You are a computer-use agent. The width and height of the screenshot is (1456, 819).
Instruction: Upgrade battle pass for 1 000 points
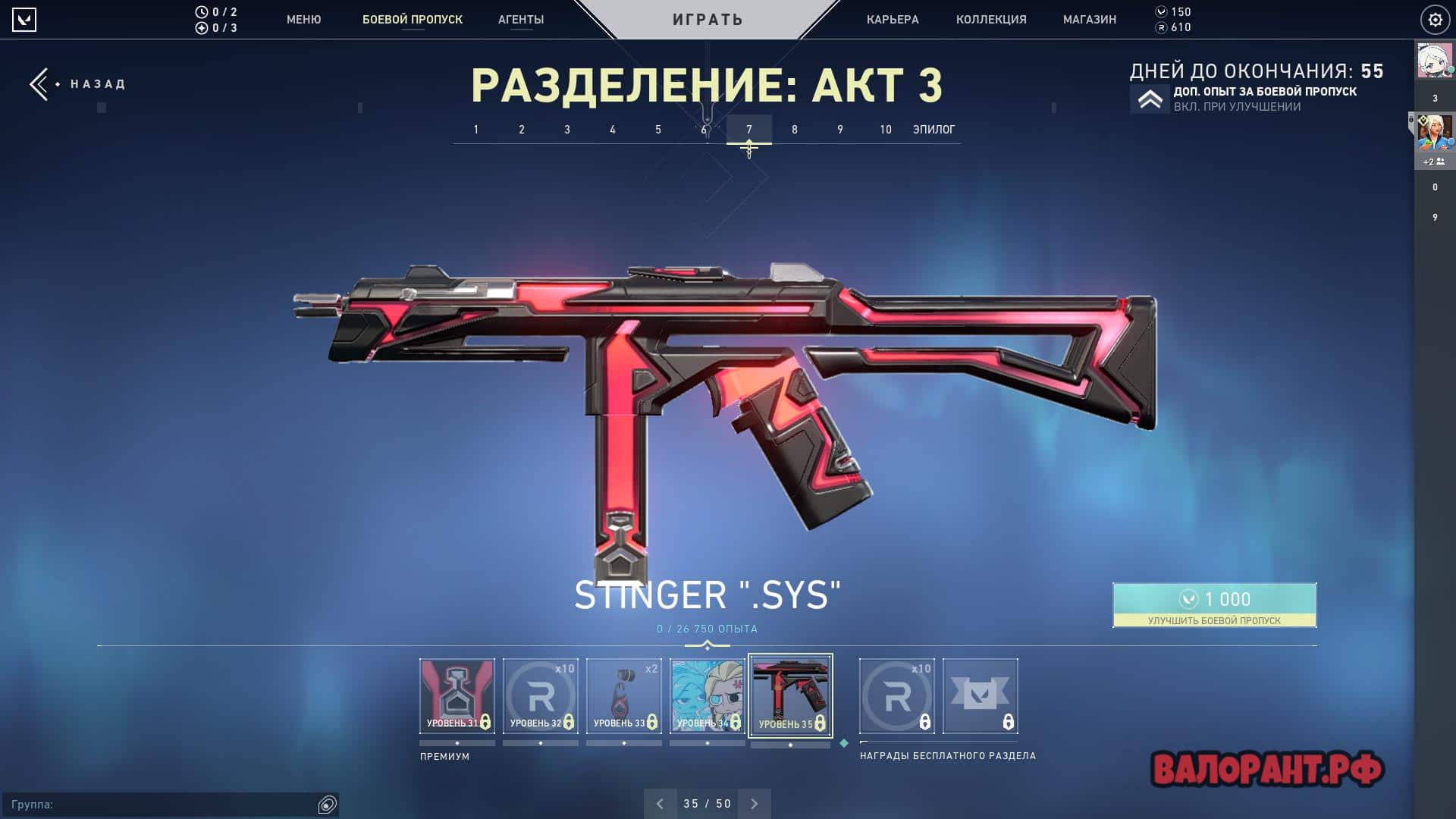tap(1214, 605)
